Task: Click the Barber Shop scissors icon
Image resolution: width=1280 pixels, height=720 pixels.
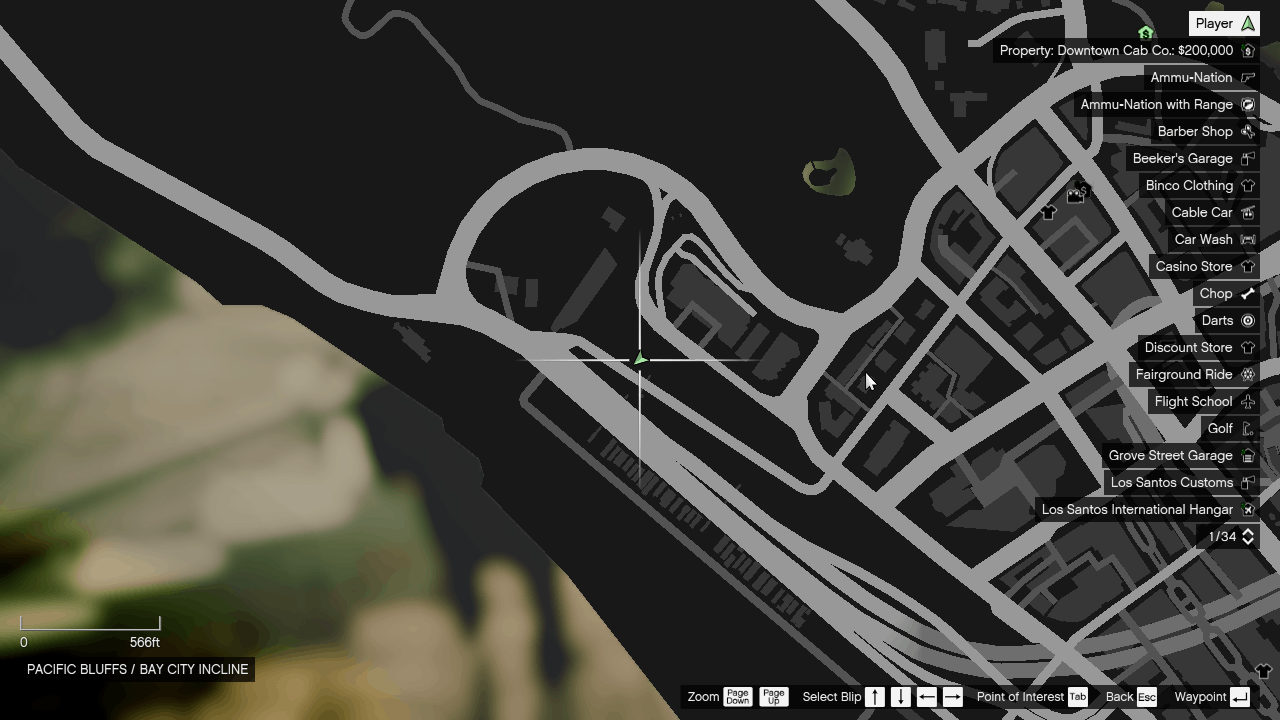Action: [1247, 131]
